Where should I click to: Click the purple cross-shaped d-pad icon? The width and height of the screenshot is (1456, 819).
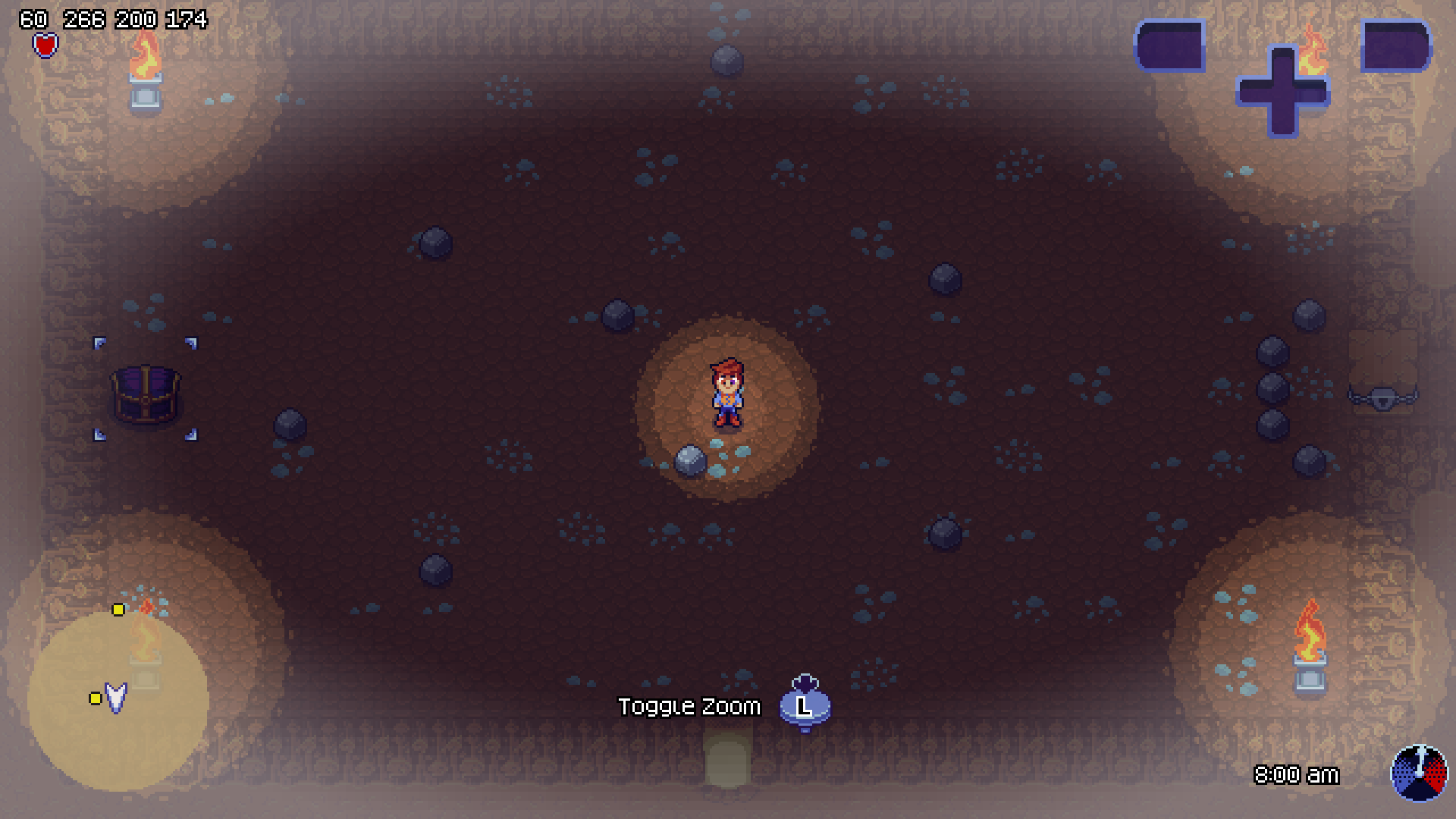(1282, 92)
